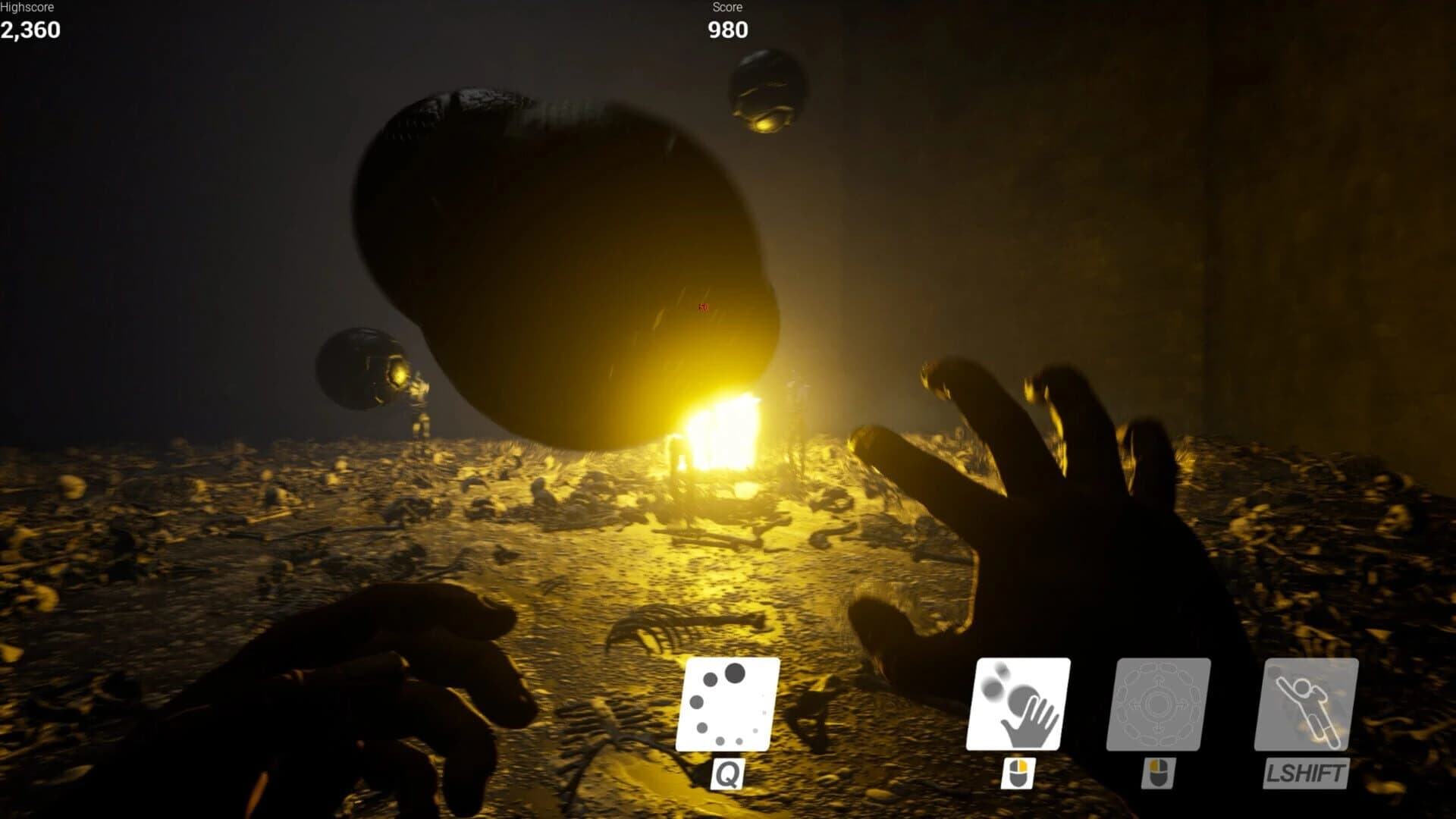Click the small sphere in the top right
The image size is (1456, 819).
(767, 91)
